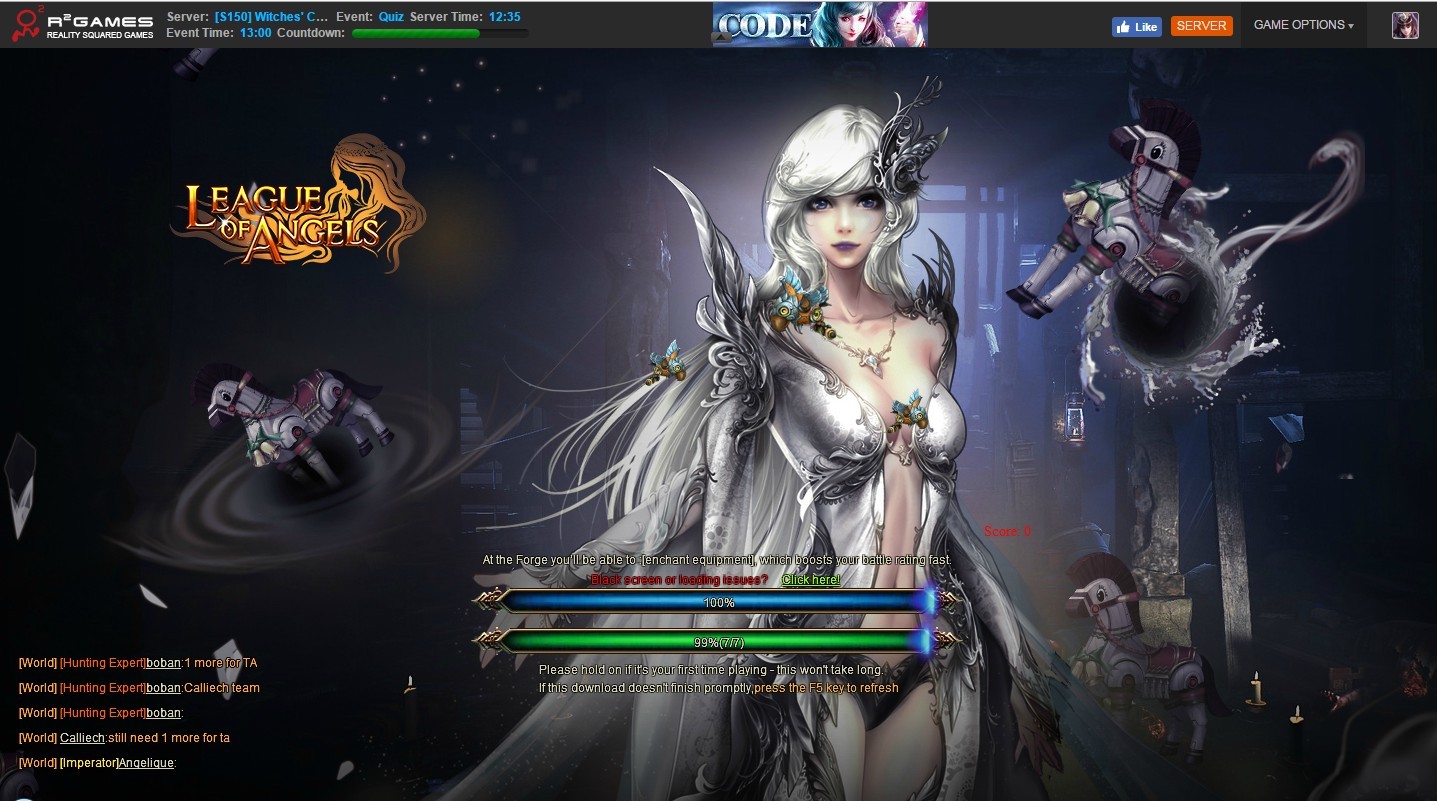This screenshot has height=801, width=1437.
Task: Select the Witches' C... server name
Action: click(271, 17)
